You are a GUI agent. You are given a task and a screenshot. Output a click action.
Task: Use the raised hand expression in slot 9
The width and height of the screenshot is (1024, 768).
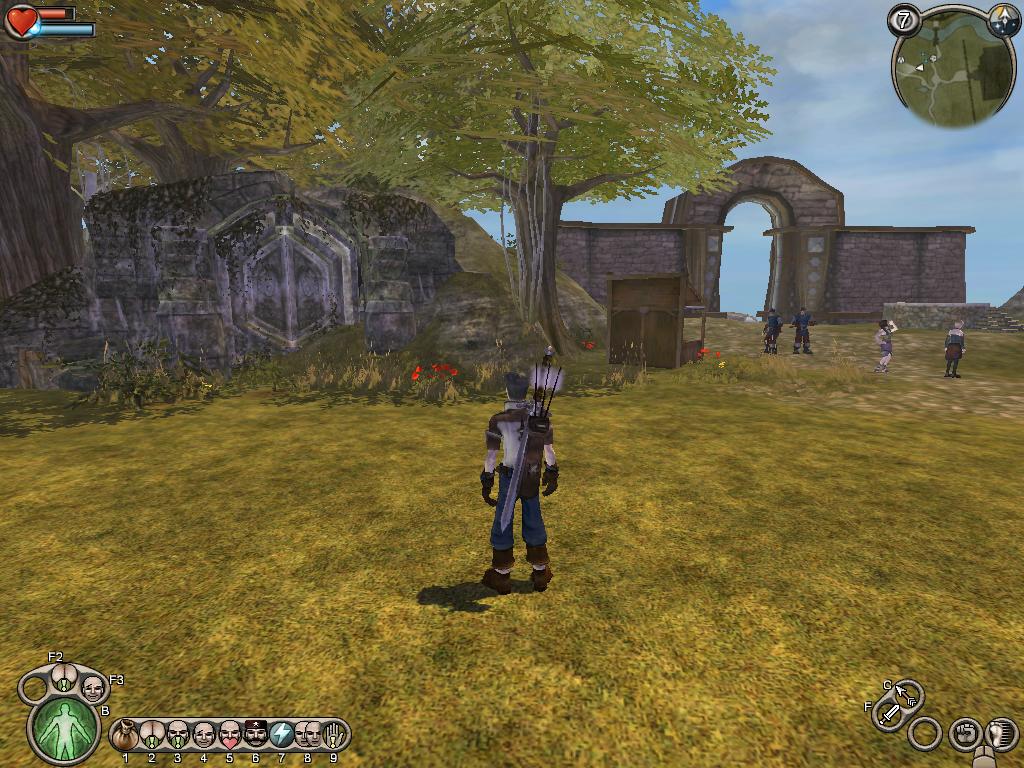coord(334,735)
